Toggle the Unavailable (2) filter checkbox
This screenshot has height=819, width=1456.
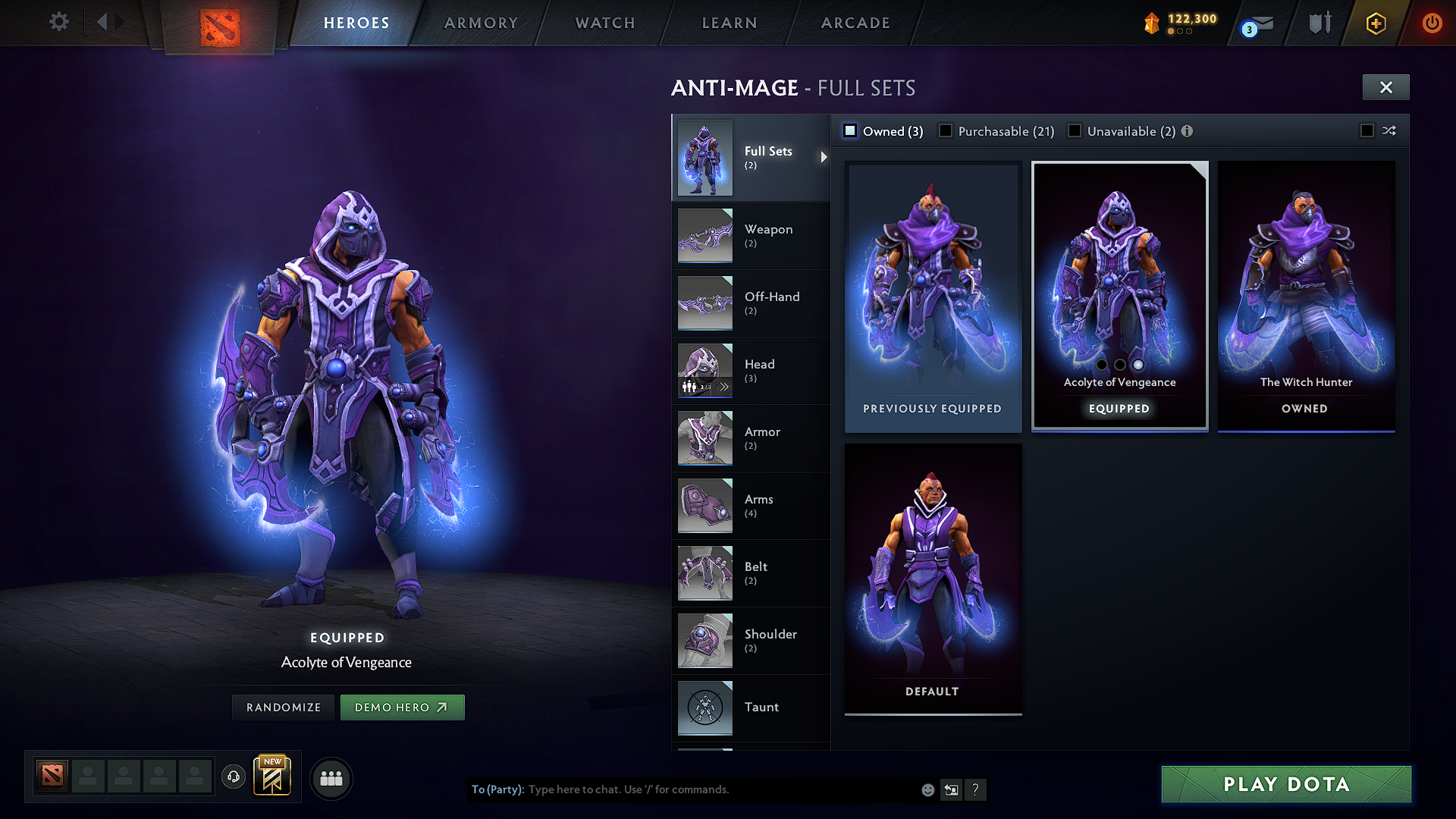(x=1075, y=130)
